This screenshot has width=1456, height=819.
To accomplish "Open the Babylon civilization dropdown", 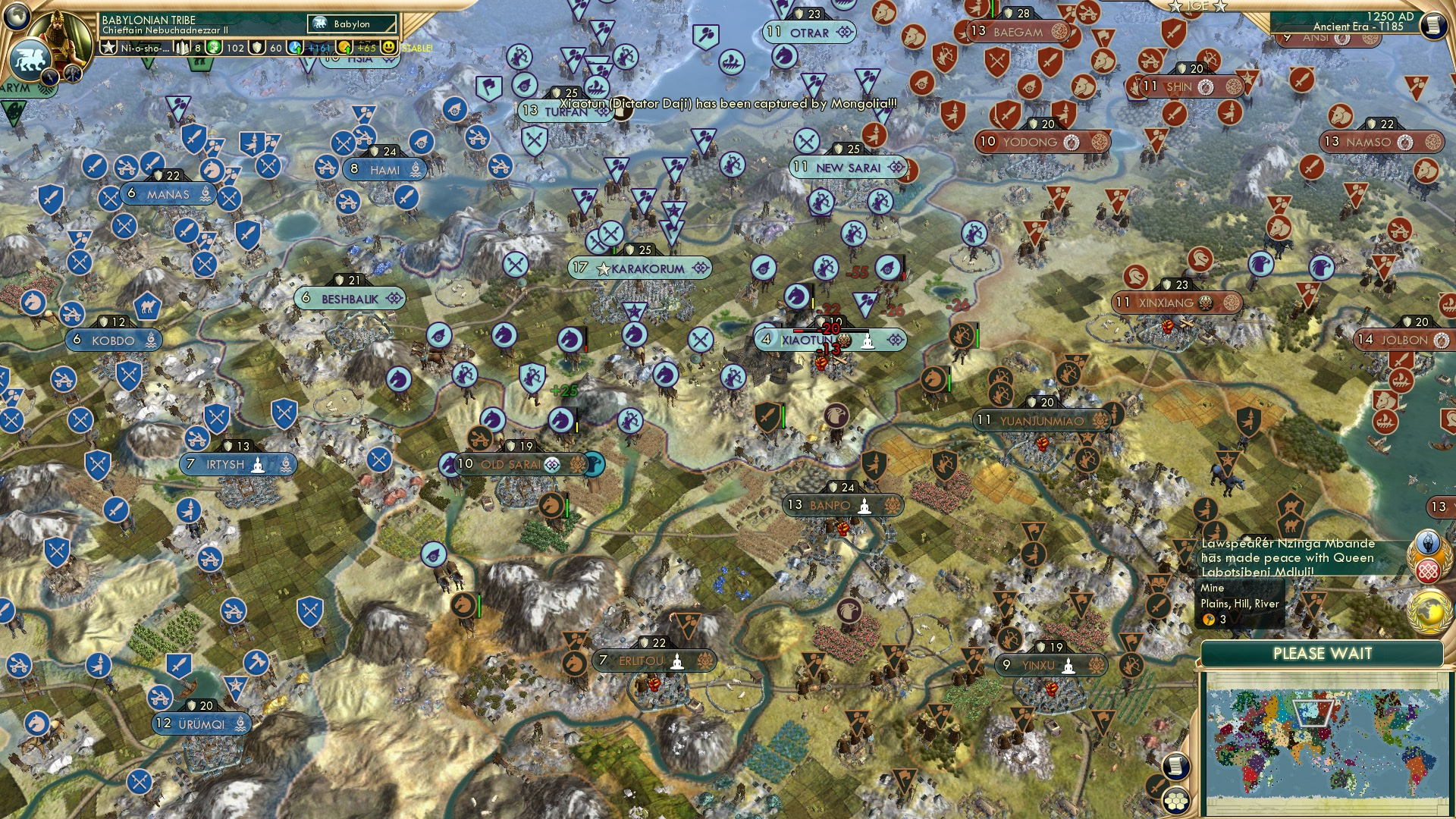I will point(353,24).
